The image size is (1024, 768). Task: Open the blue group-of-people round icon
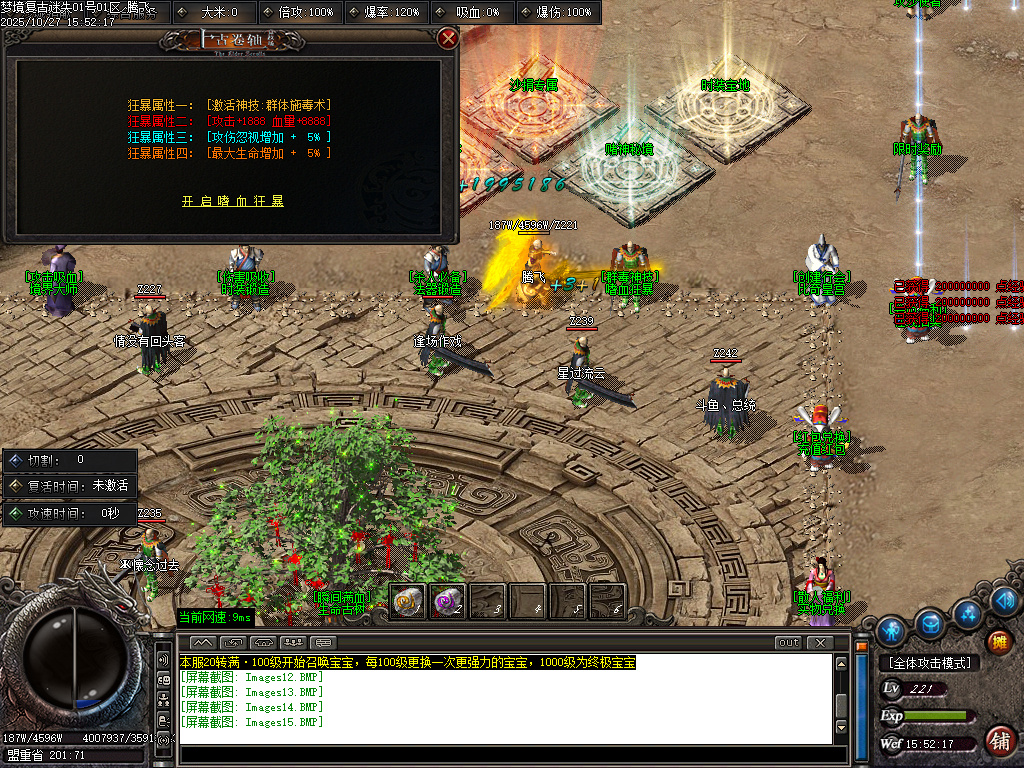coord(968,612)
